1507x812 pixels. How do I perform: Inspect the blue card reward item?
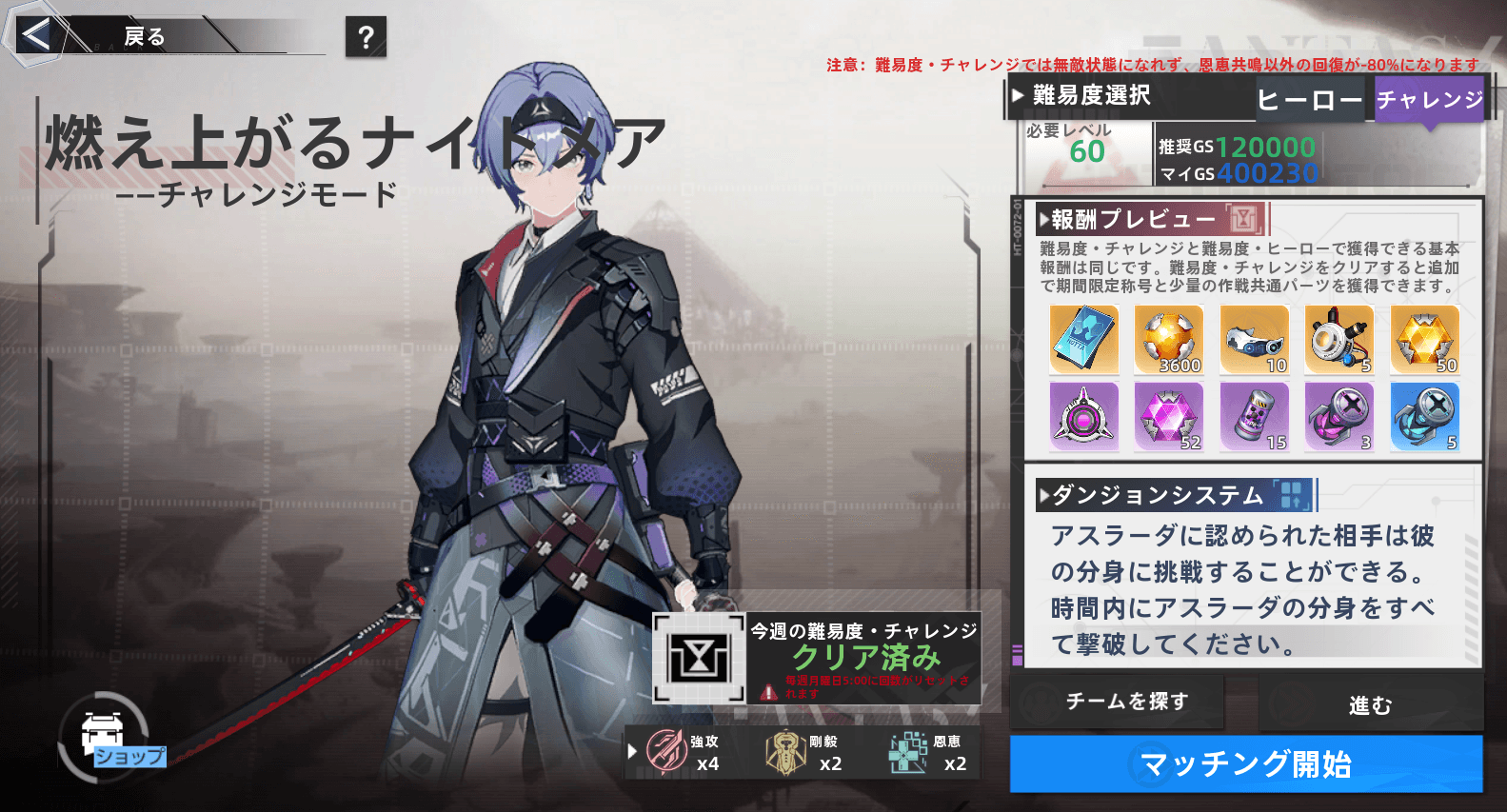pos(1083,340)
